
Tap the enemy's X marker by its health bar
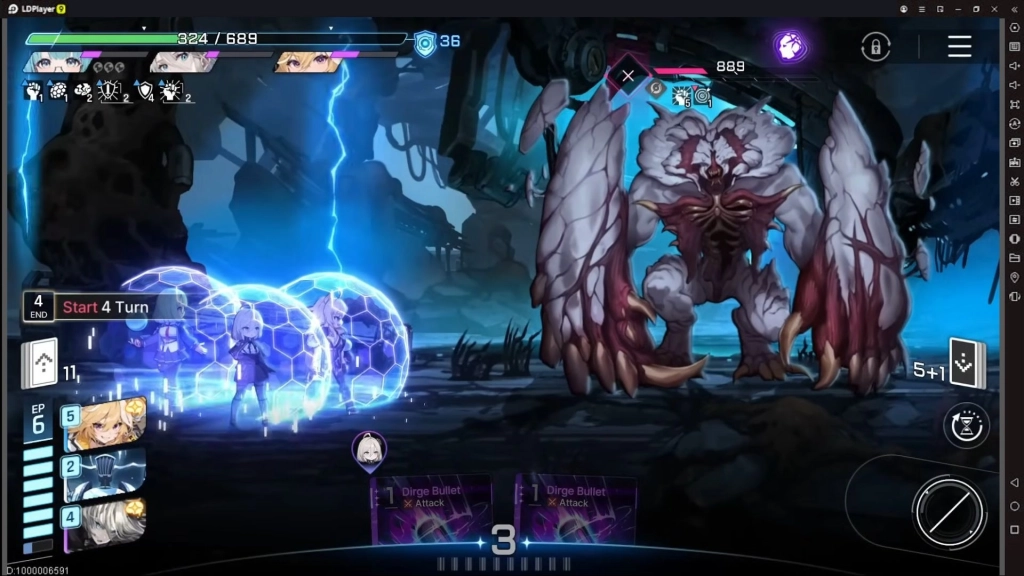tap(628, 75)
